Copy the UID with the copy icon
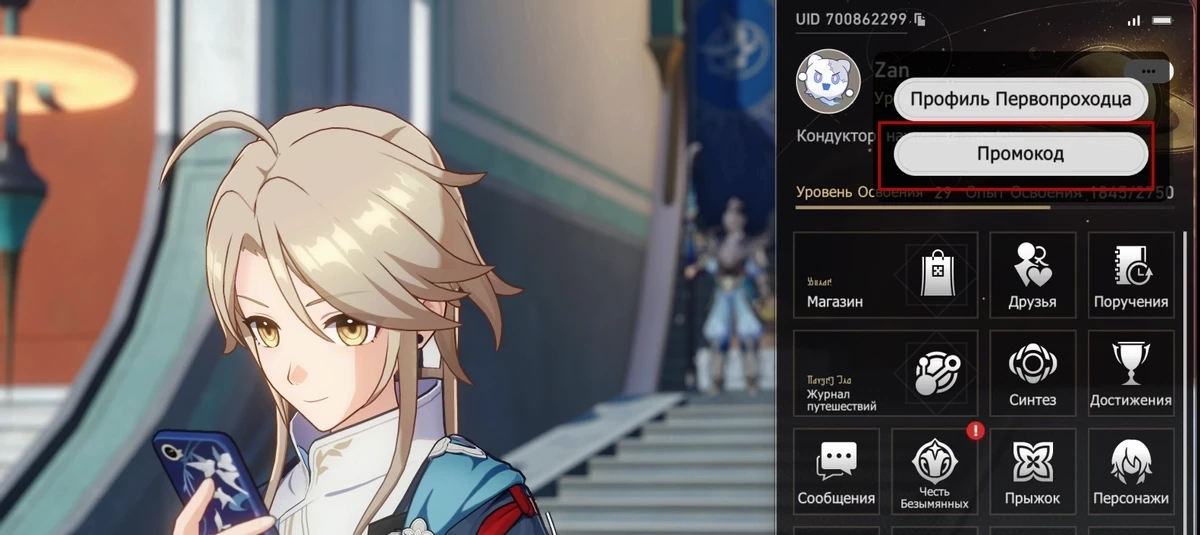 point(920,19)
